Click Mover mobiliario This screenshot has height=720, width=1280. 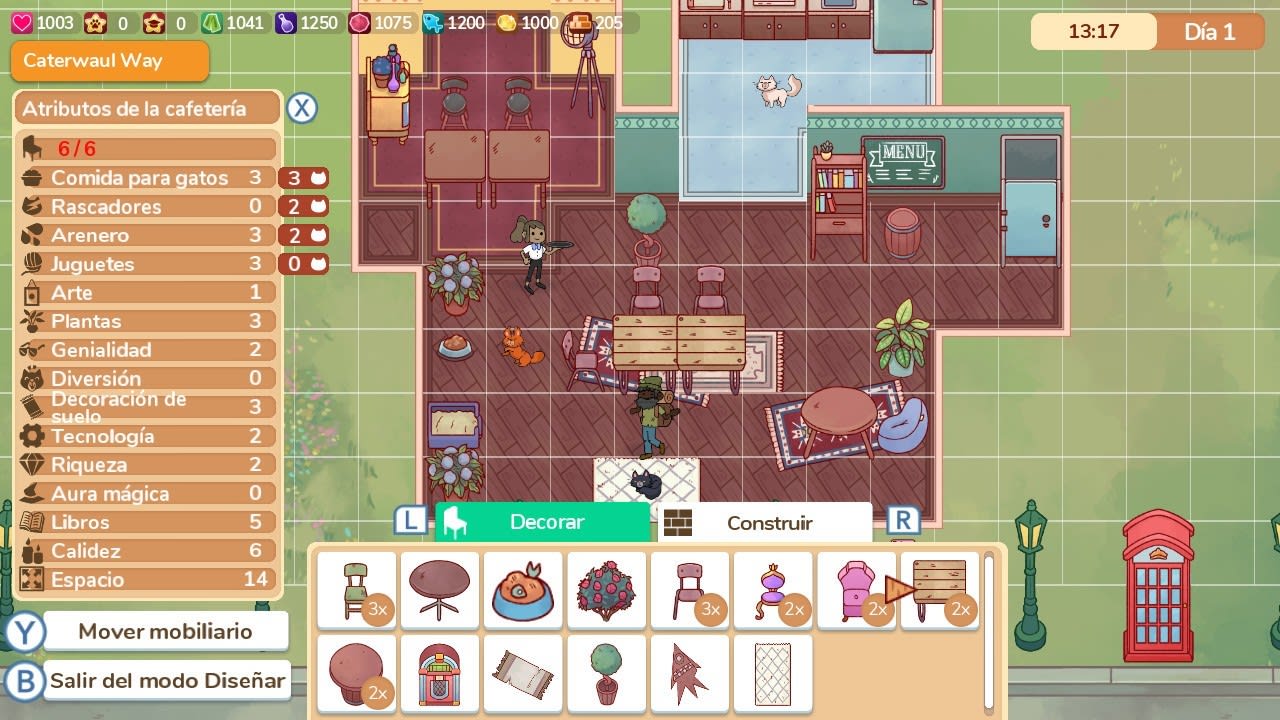pyautogui.click(x=167, y=630)
